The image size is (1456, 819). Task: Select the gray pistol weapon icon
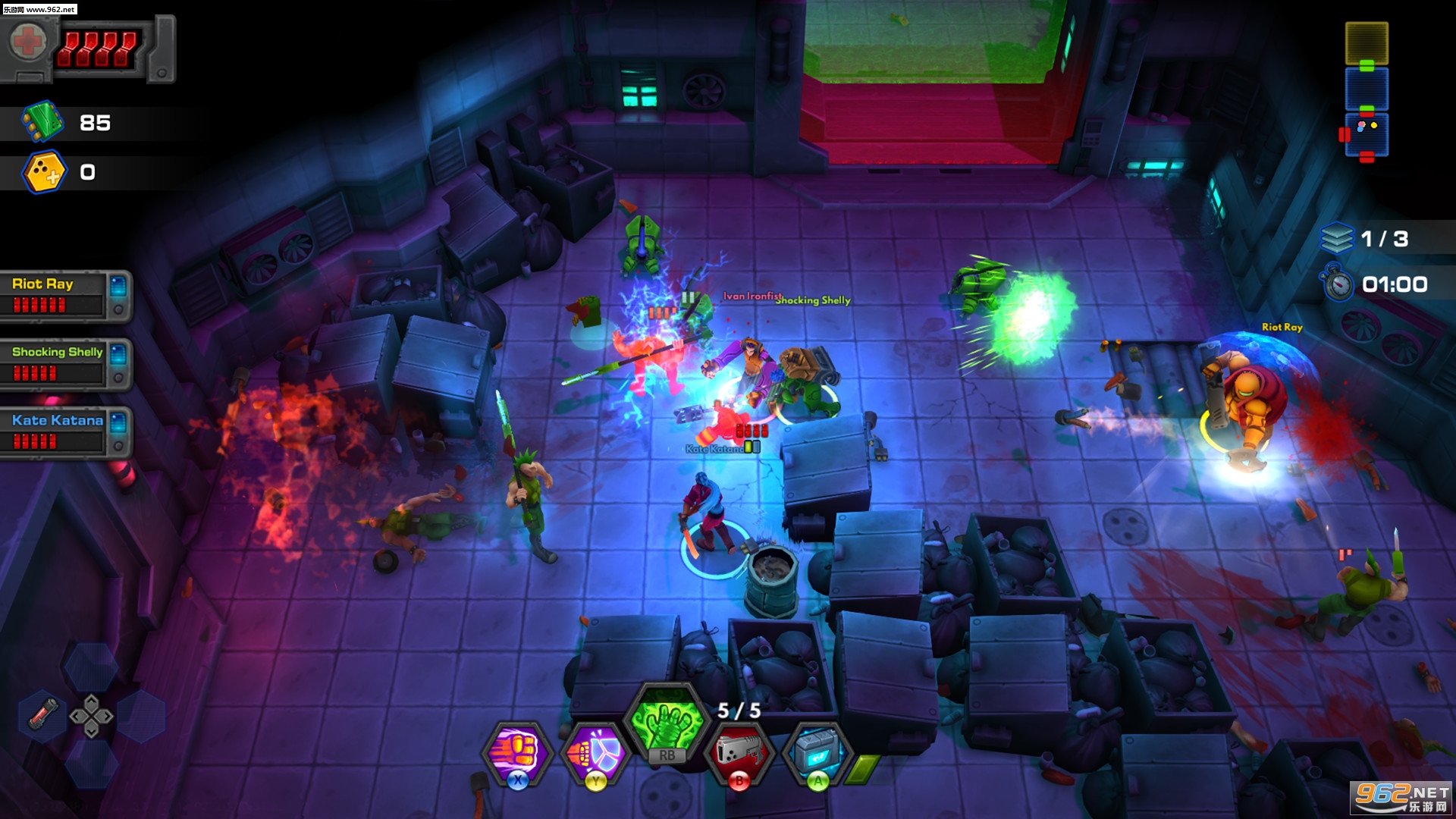pyautogui.click(x=739, y=752)
